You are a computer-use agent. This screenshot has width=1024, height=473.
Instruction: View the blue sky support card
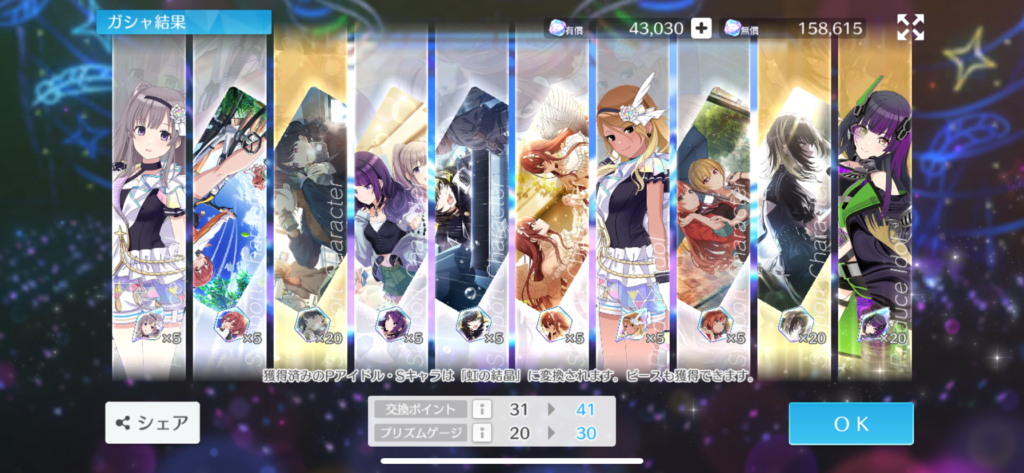coord(230,200)
